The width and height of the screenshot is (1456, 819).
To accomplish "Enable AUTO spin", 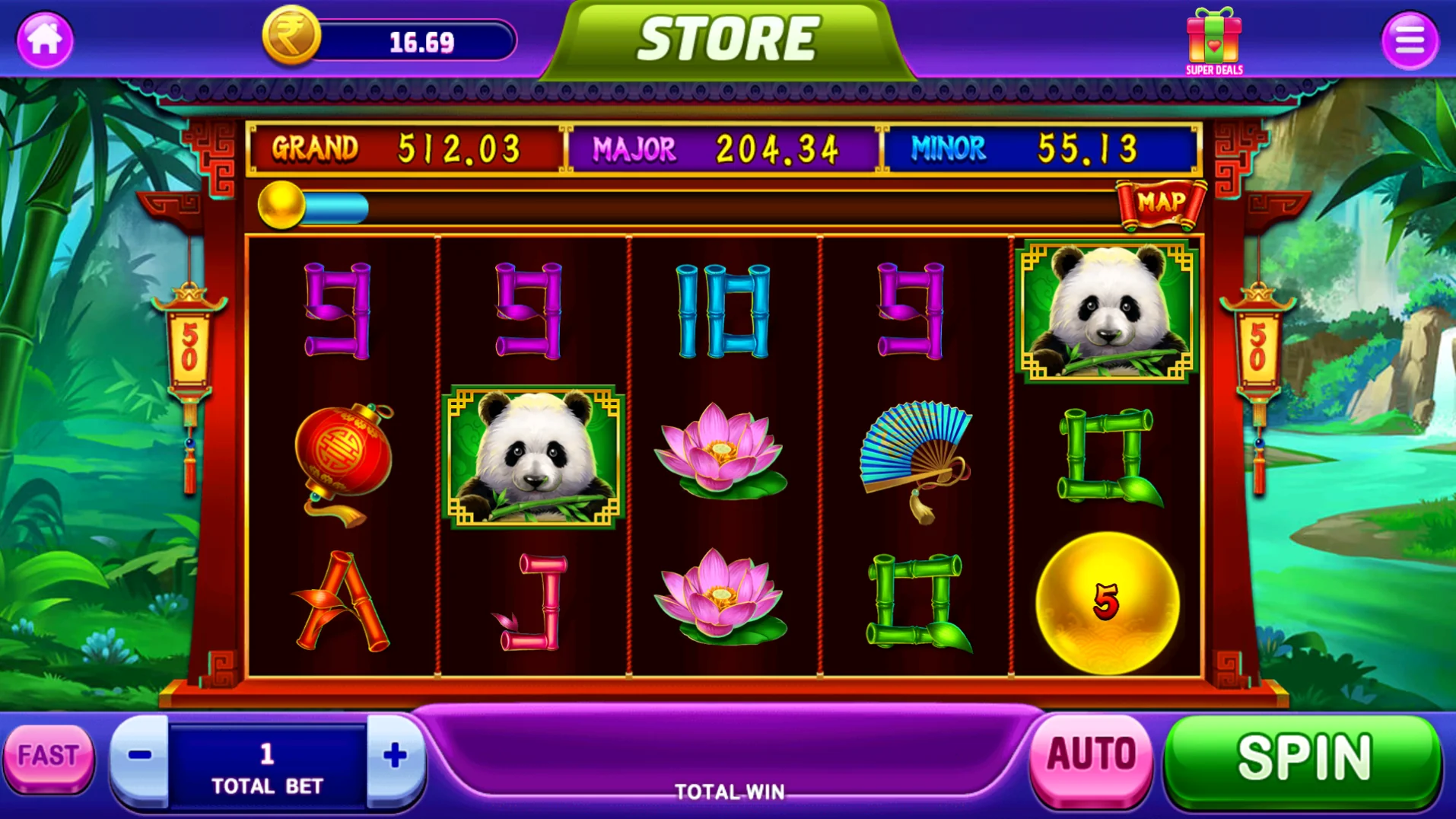I will tap(1091, 756).
